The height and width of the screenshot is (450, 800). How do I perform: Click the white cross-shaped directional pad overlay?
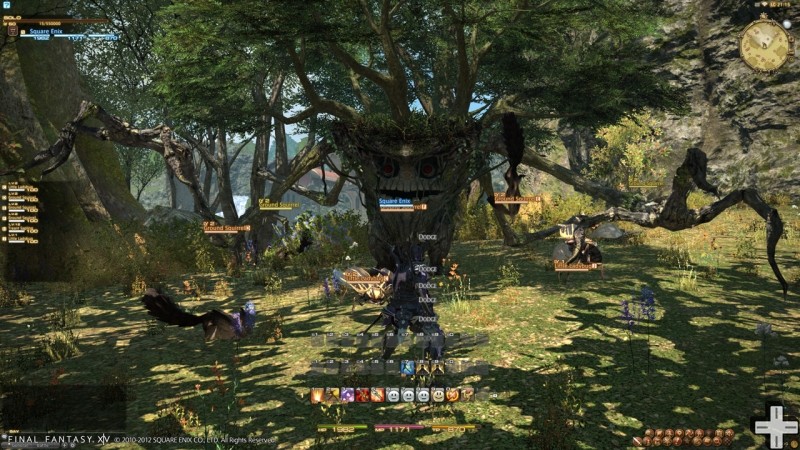[774, 426]
